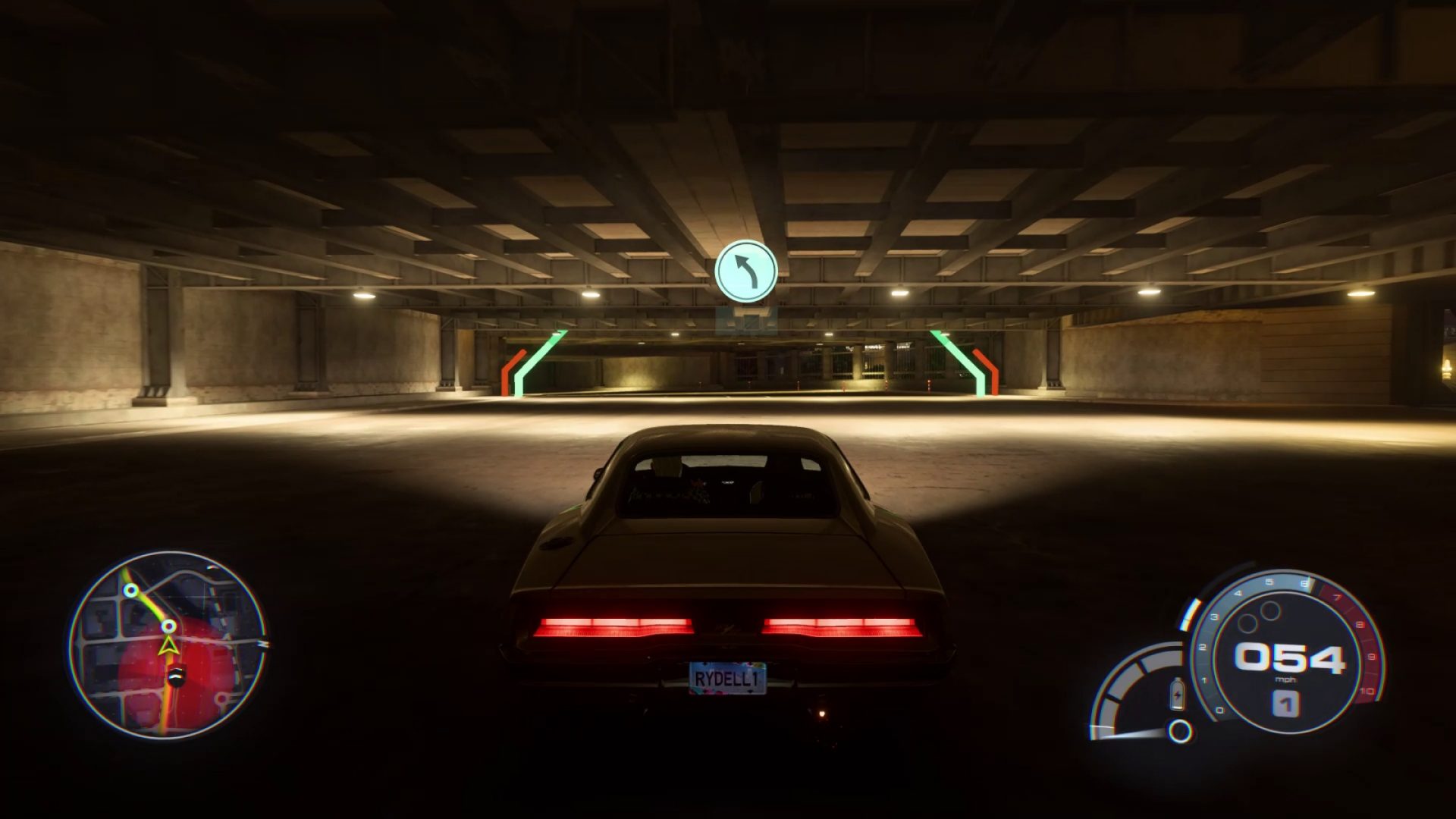The height and width of the screenshot is (819, 1456).
Task: Click the next checkpoint ring on the minimap
Action: [168, 626]
